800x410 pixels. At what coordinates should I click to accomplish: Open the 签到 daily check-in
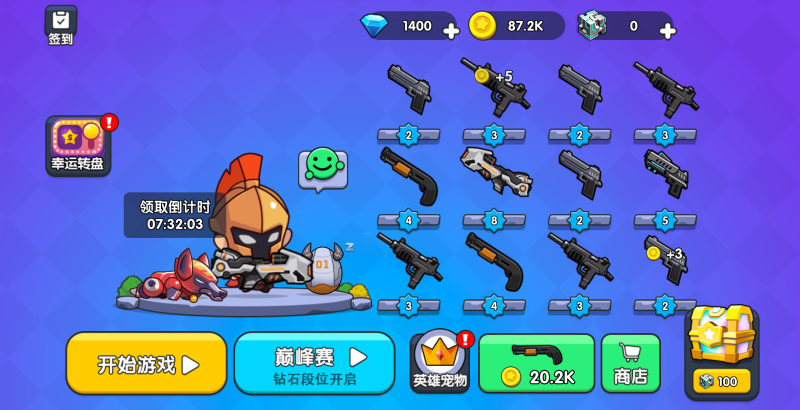point(61,25)
